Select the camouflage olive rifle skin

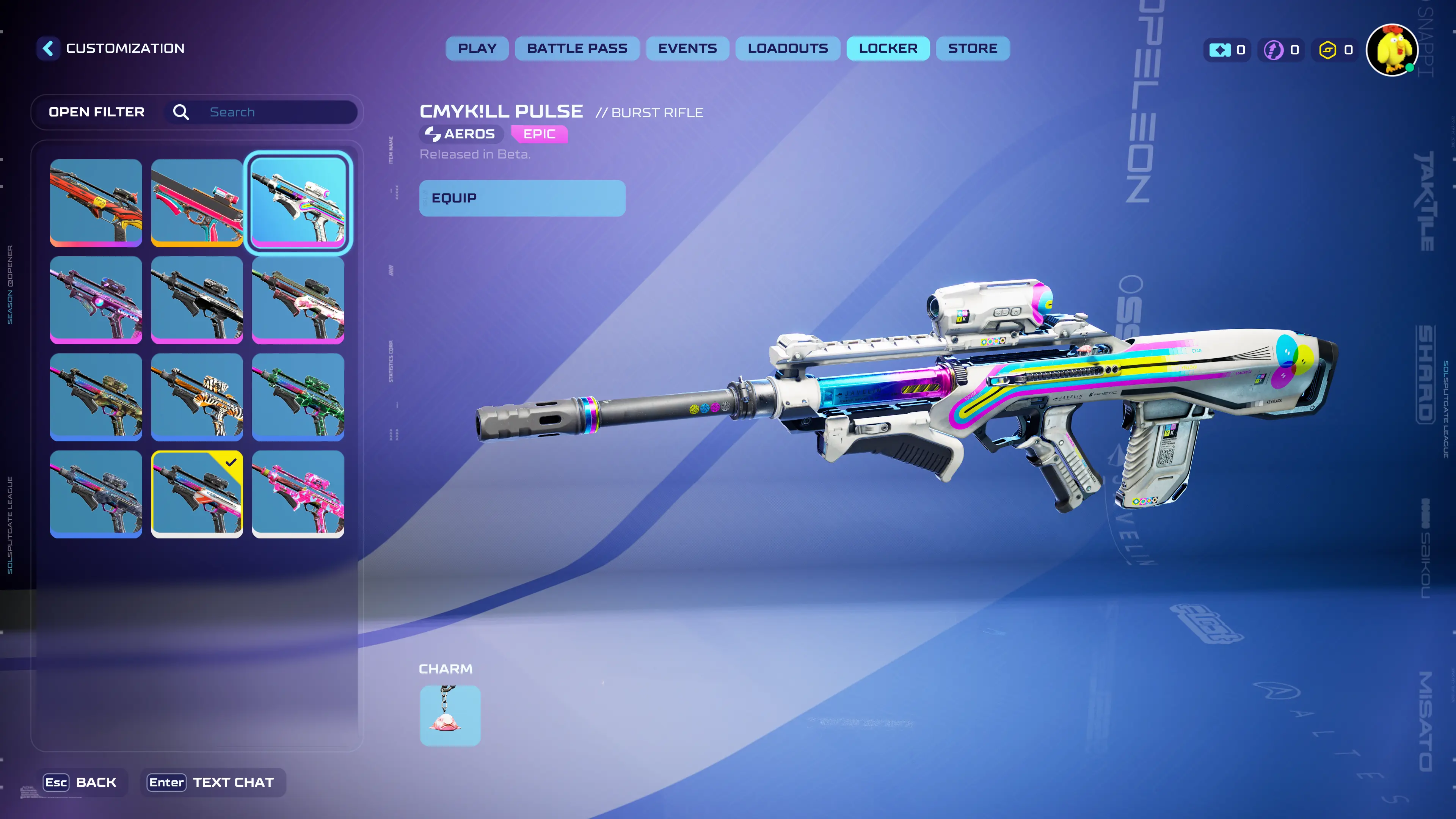[x=96, y=397]
